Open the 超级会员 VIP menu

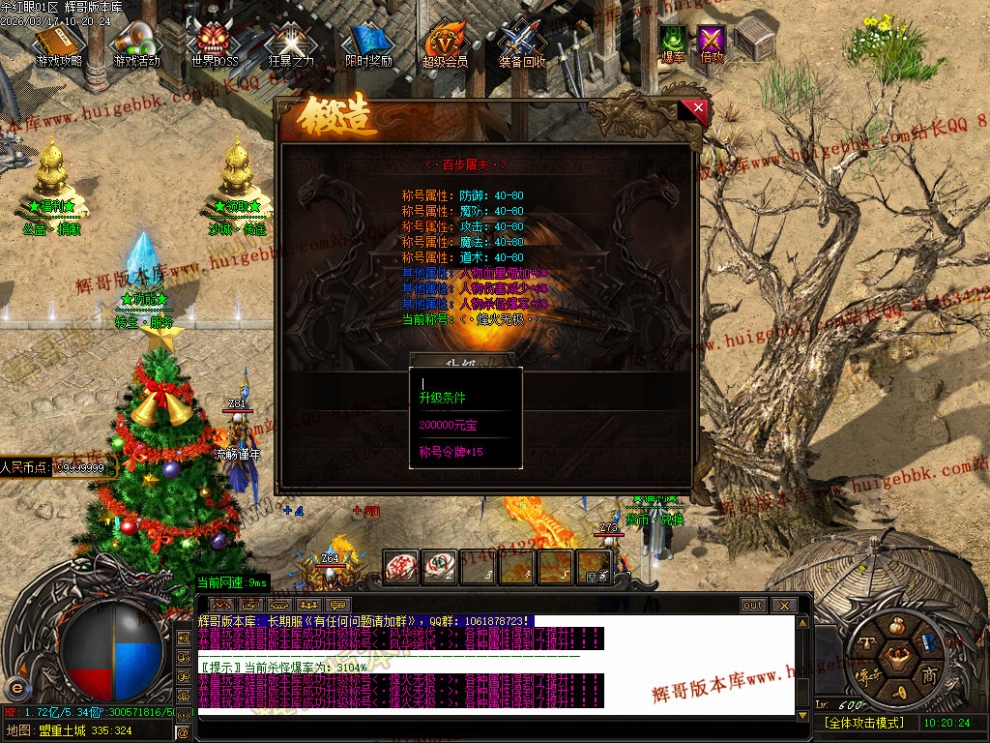point(445,45)
